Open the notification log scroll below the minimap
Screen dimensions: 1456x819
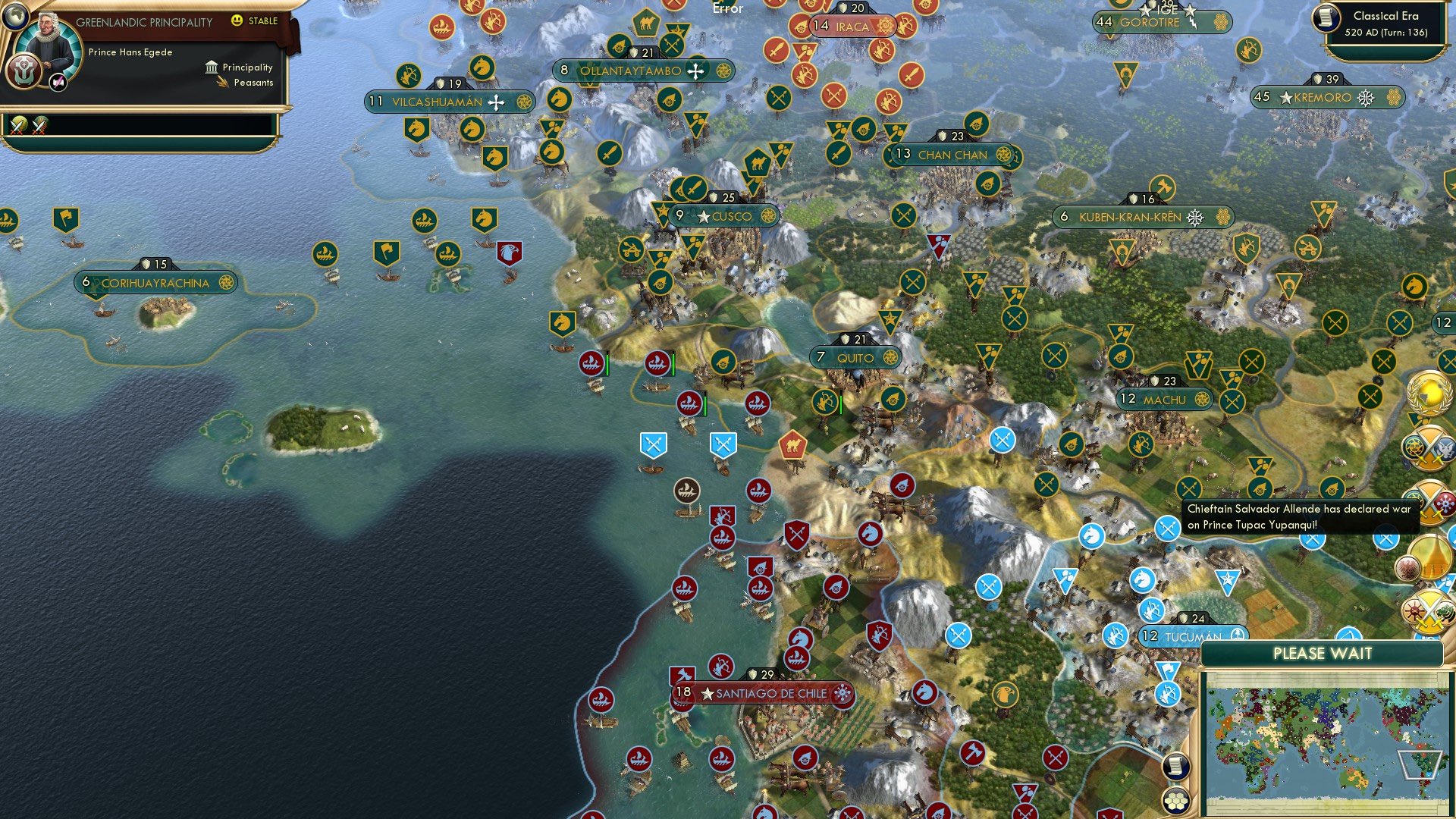(1176, 766)
